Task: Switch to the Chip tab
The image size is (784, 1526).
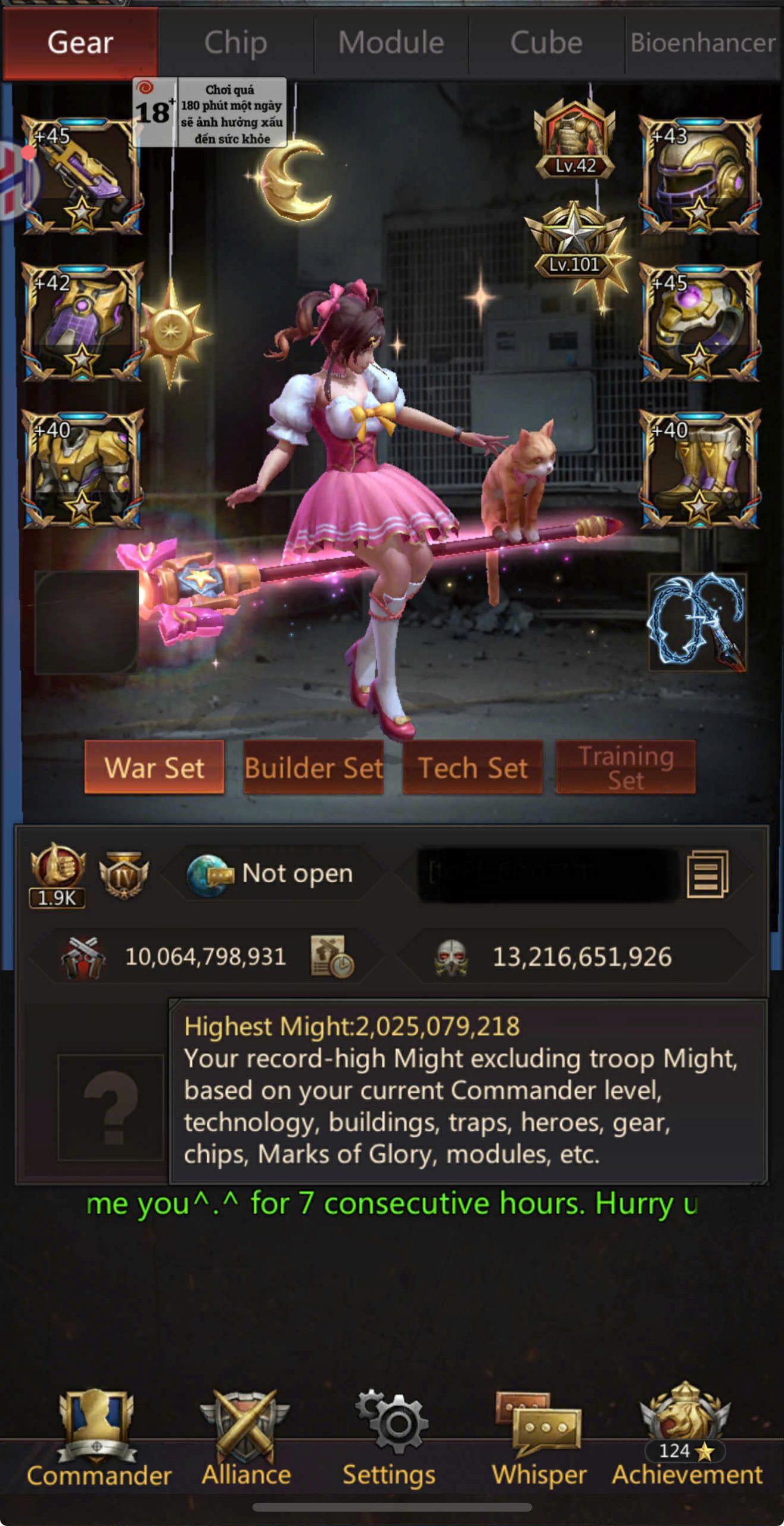Action: pyautogui.click(x=235, y=43)
